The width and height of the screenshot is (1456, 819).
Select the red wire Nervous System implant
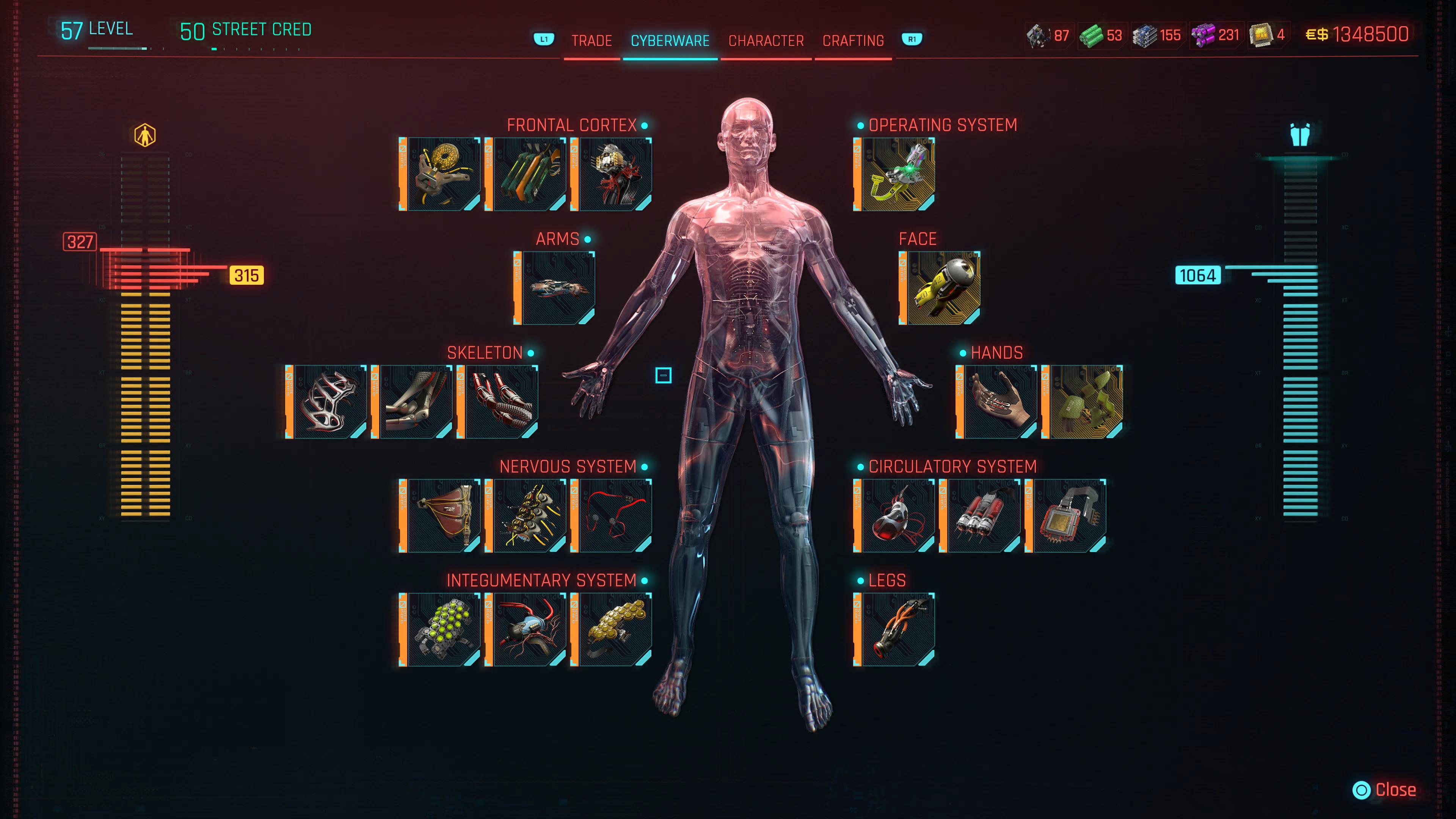(x=612, y=516)
